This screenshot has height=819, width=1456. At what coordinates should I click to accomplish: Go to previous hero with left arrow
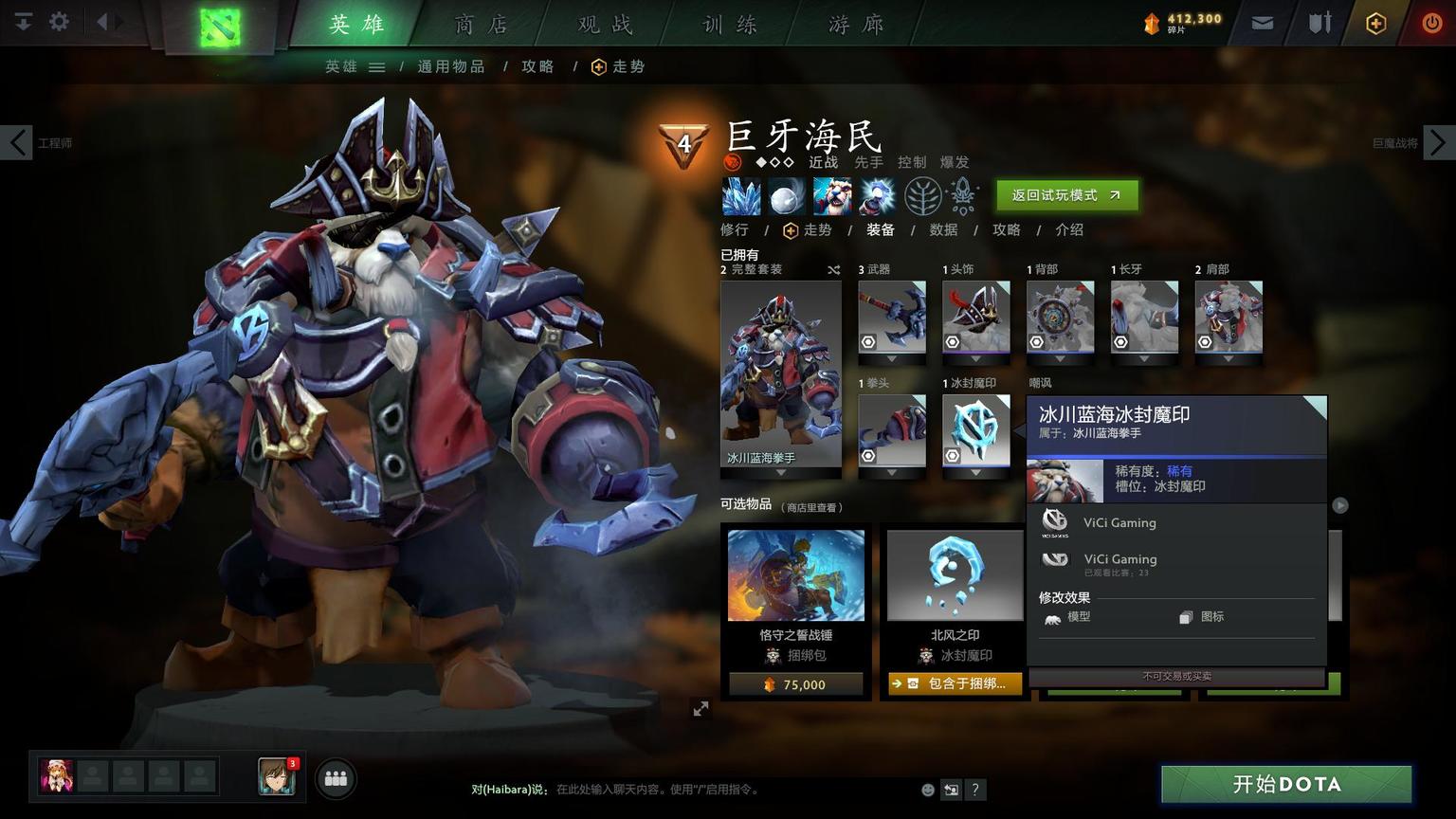17,143
